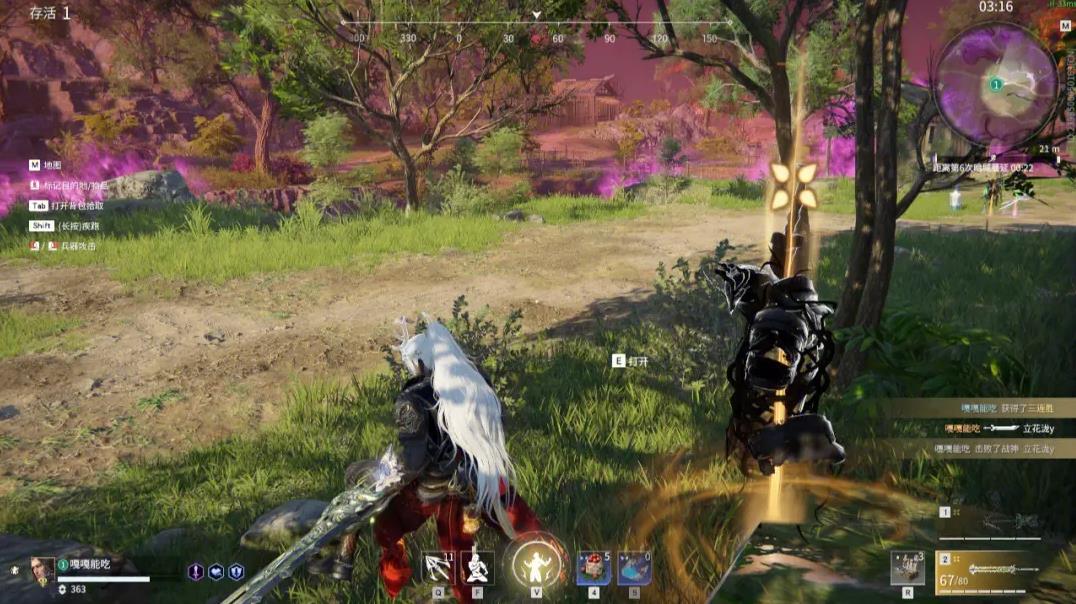This screenshot has height=604, width=1076.
Task: Select the repair kit item slot
Action: tap(907, 567)
